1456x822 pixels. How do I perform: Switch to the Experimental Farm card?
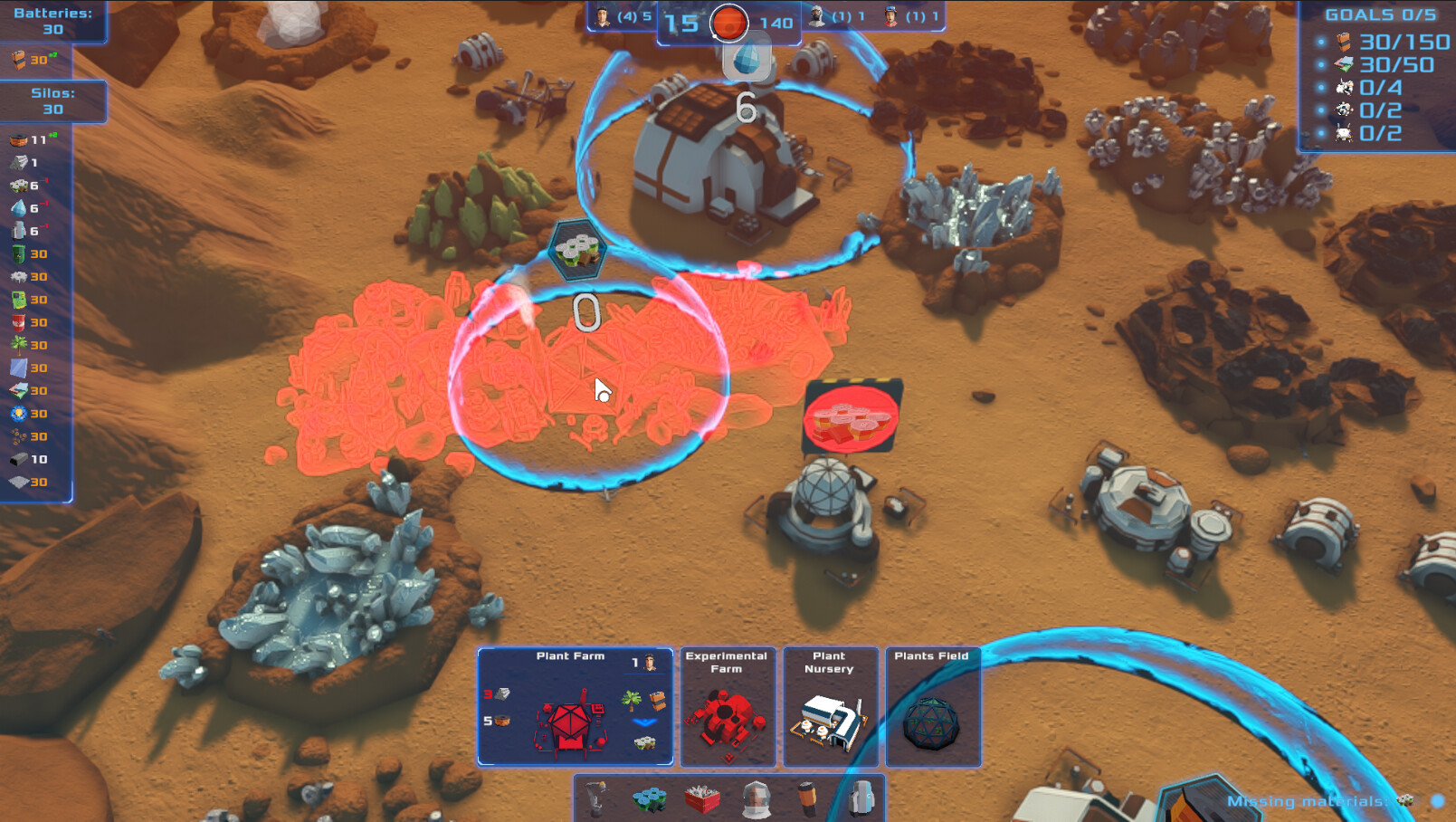(x=728, y=708)
